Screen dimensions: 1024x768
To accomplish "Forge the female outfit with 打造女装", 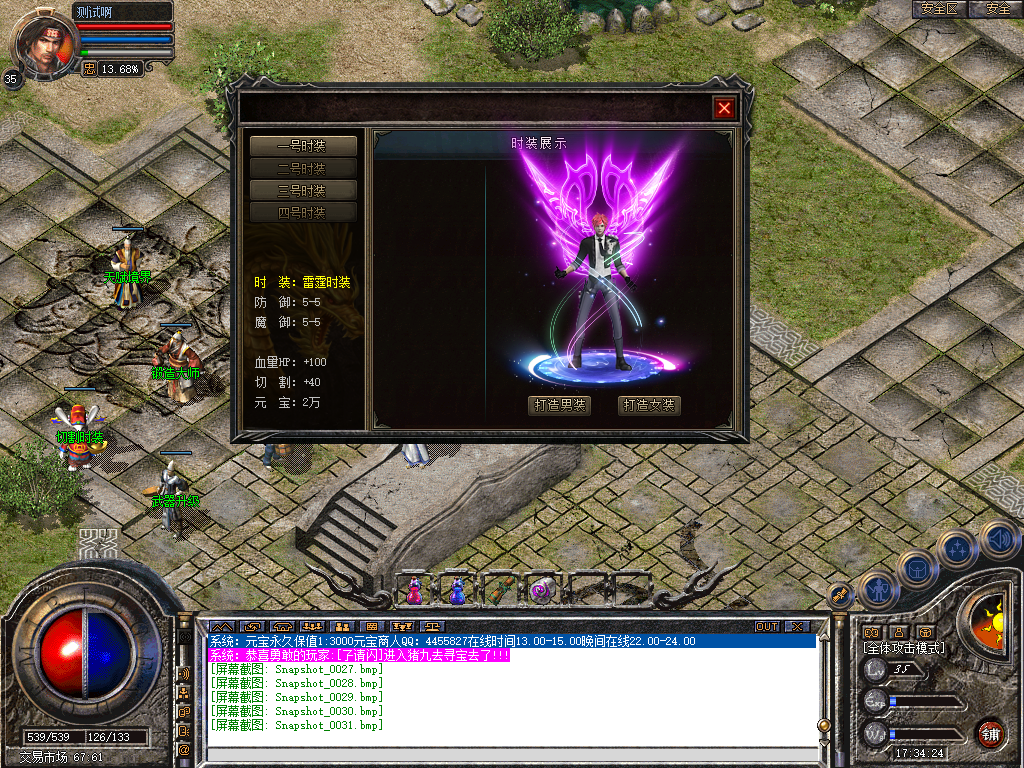I will [649, 405].
